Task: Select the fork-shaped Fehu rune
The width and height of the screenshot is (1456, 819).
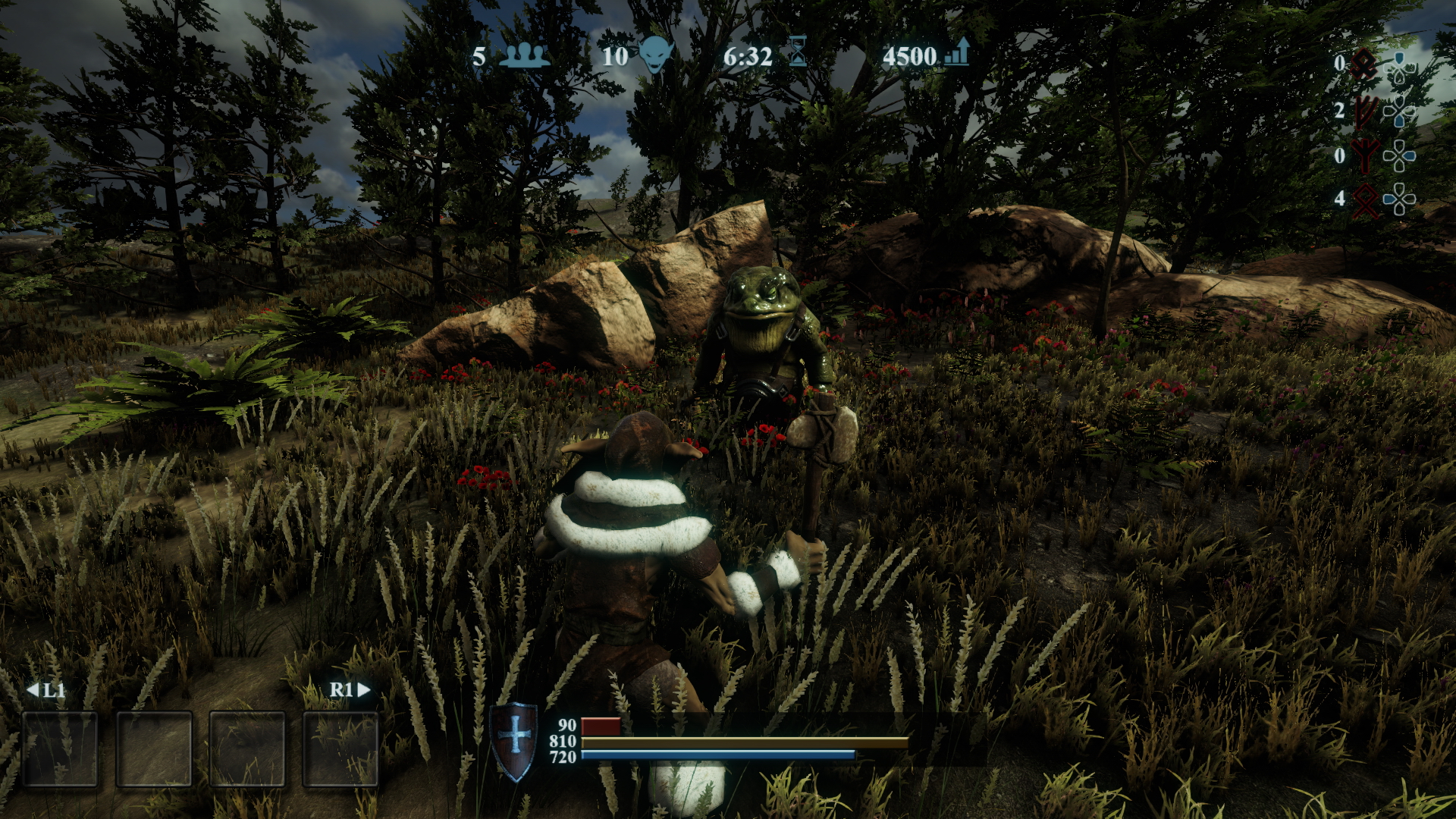Action: [x=1366, y=112]
